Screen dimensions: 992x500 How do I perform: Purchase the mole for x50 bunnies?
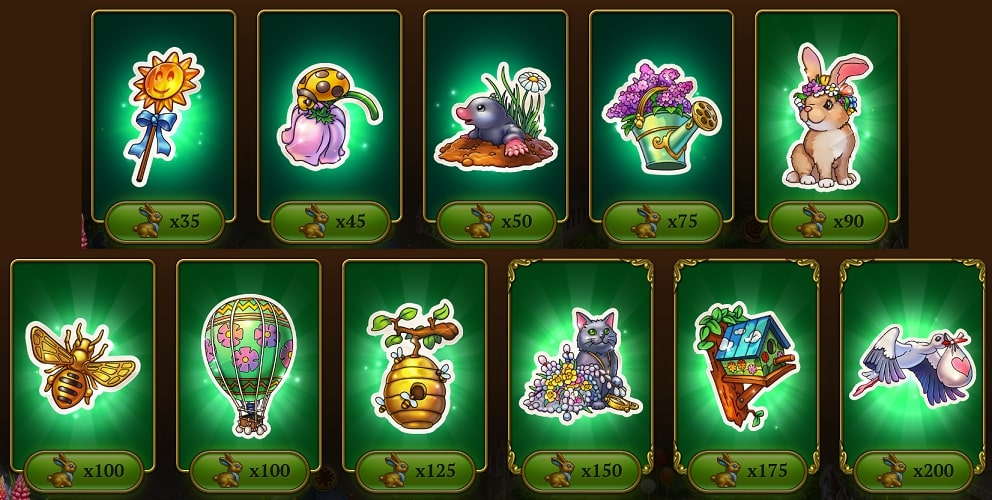[497, 222]
